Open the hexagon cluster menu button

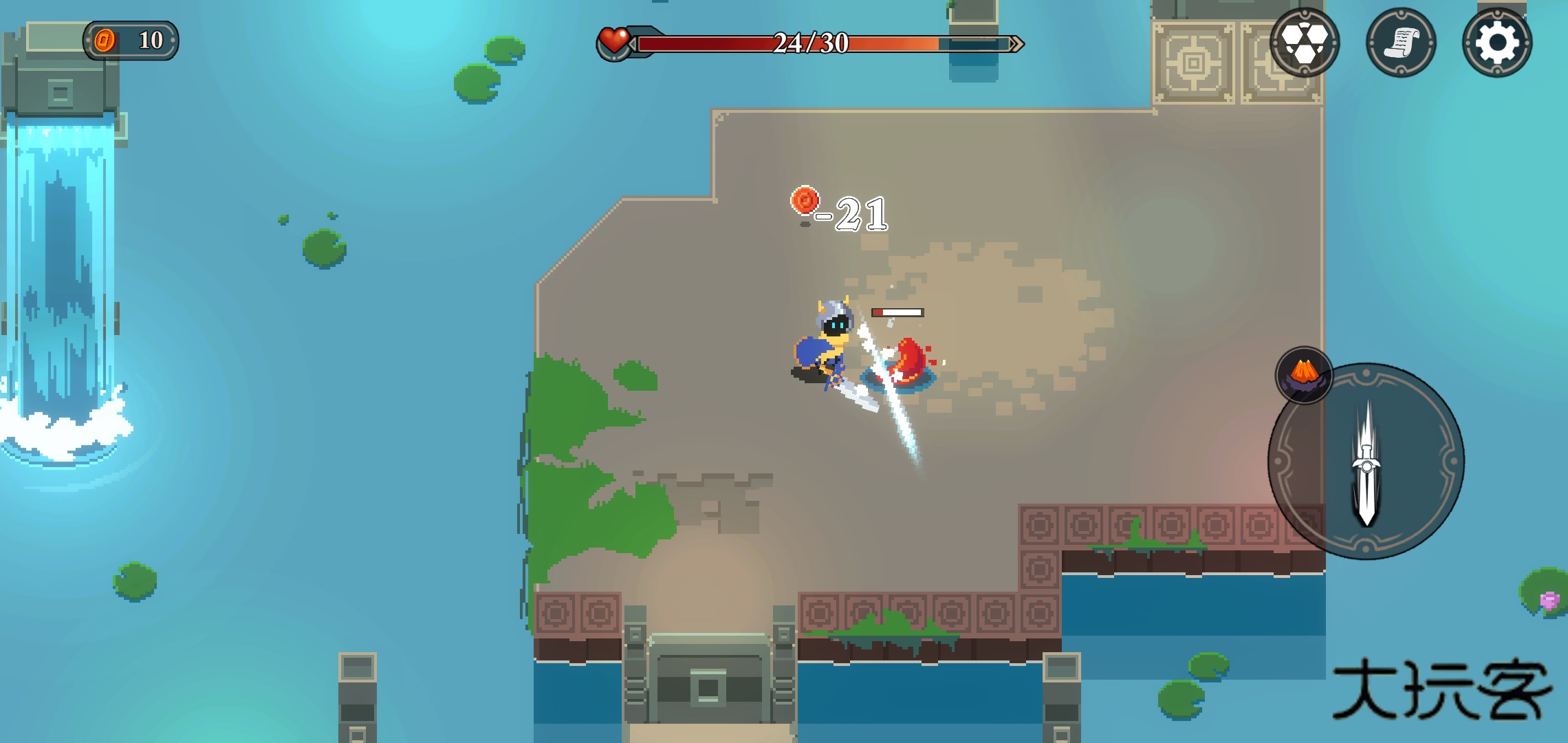tap(1304, 43)
